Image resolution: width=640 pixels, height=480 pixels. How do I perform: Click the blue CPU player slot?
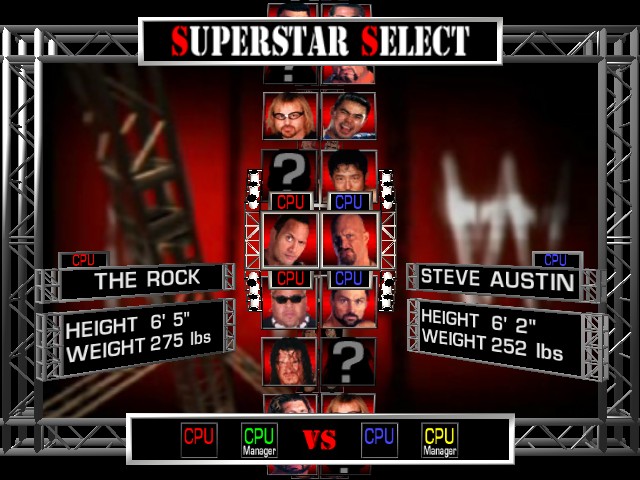[379, 439]
